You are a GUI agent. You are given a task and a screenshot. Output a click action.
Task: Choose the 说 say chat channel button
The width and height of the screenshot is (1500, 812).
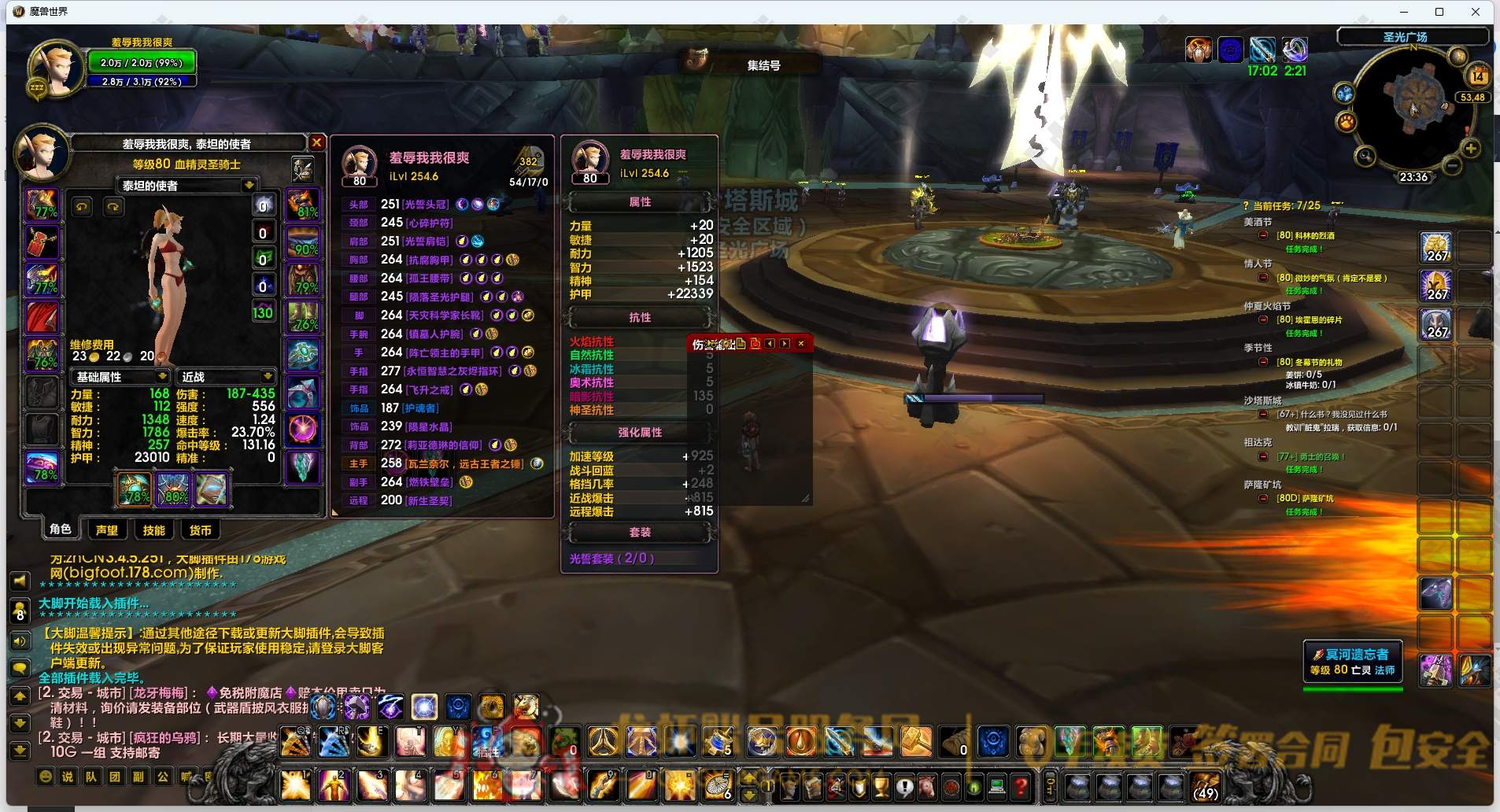68,777
